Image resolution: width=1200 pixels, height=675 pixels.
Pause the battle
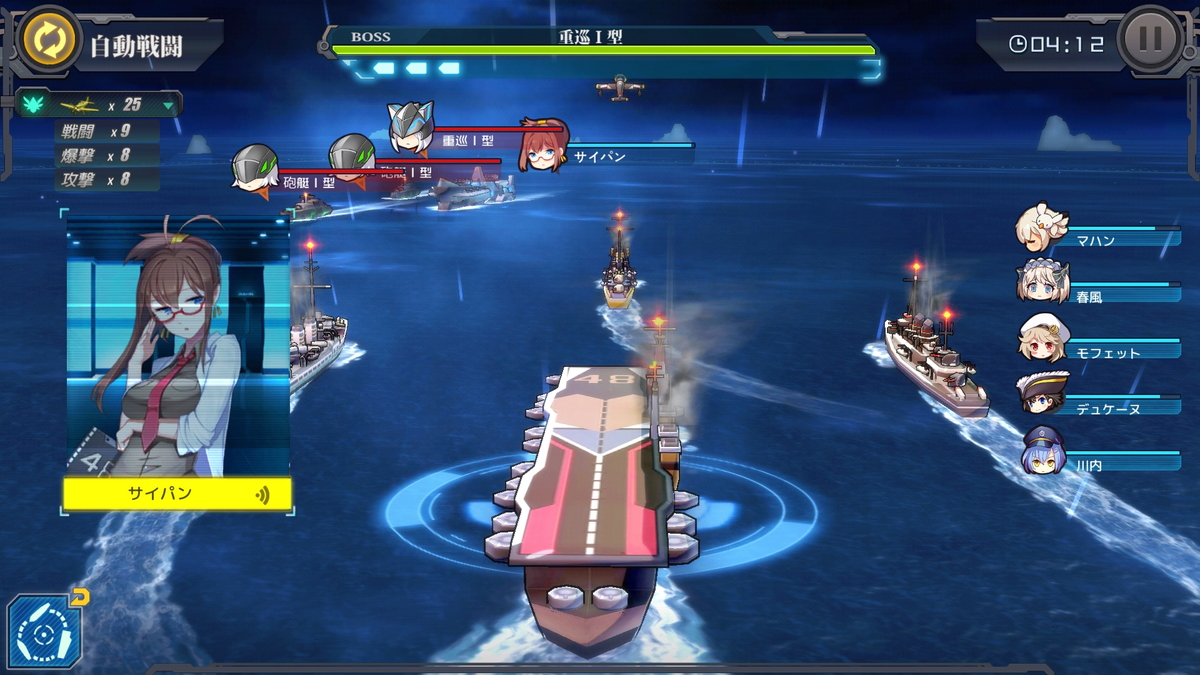pyautogui.click(x=1150, y=40)
